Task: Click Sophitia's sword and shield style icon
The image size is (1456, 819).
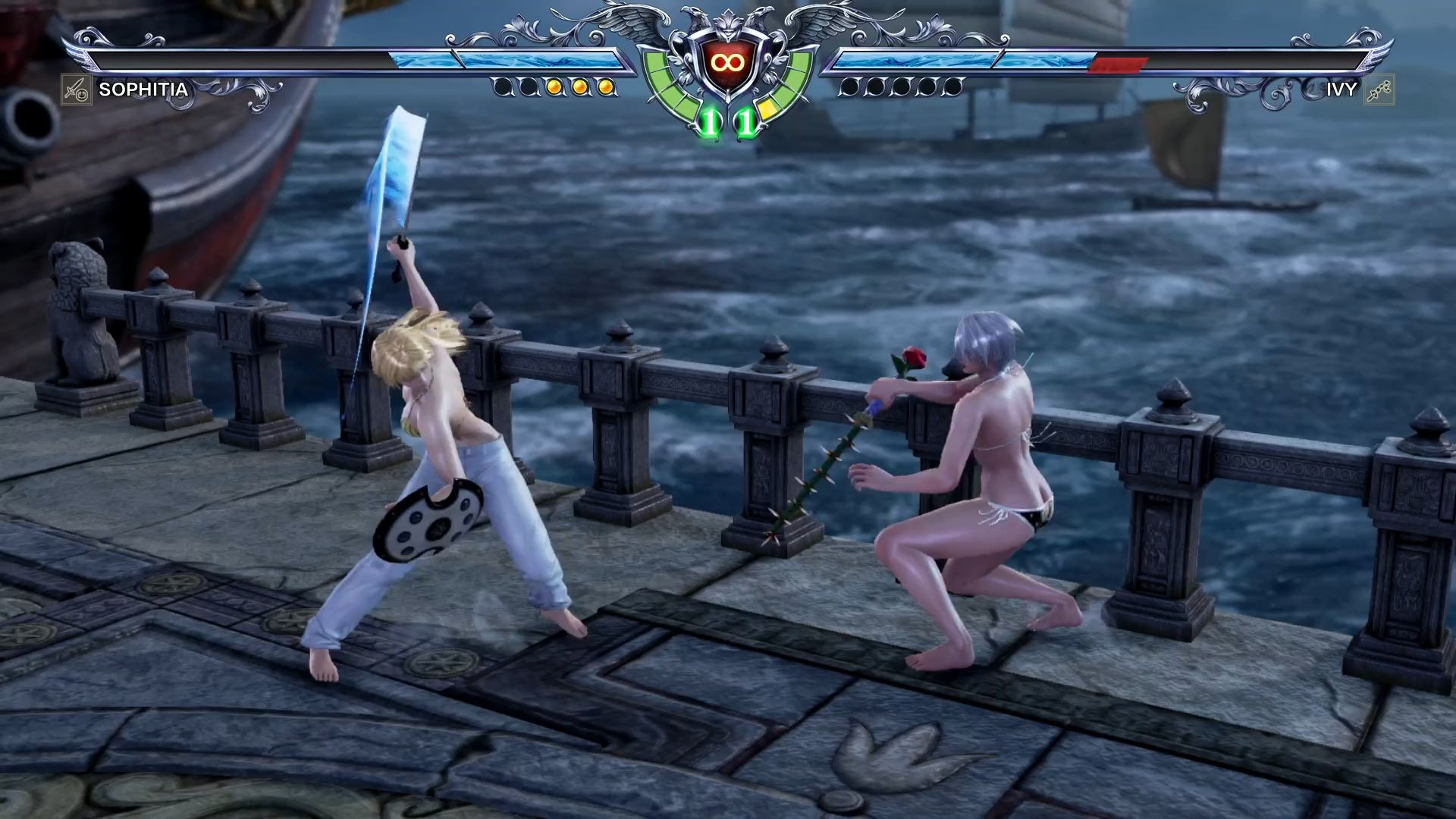Action: pyautogui.click(x=76, y=90)
